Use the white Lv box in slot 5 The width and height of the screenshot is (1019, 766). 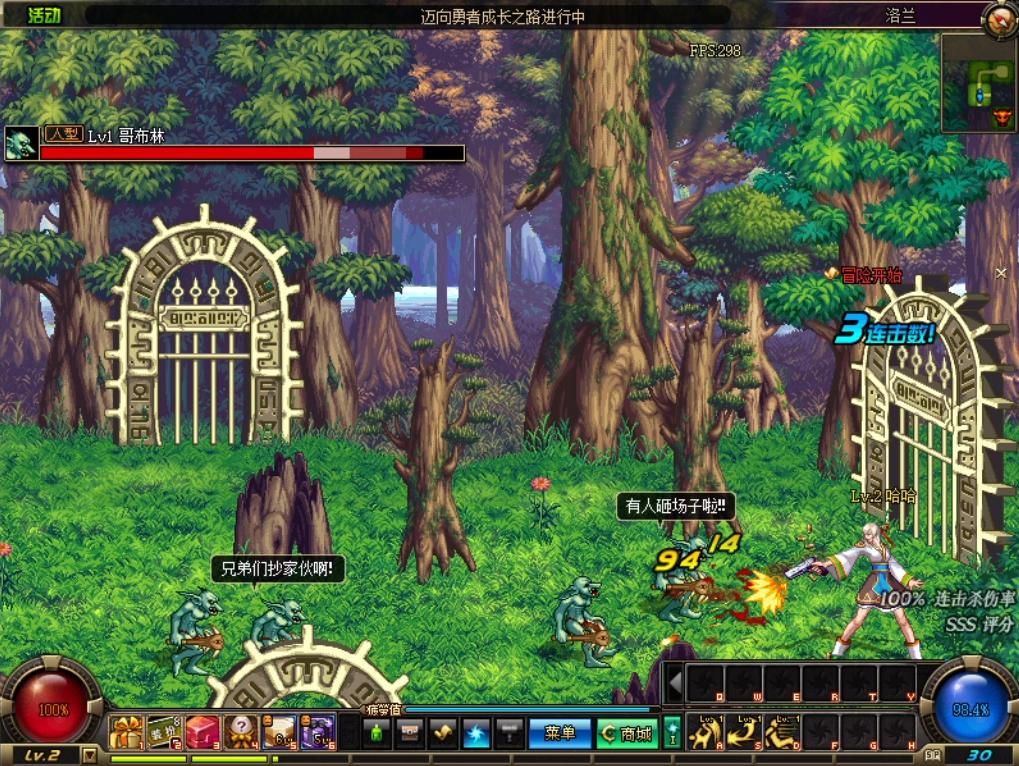[x=279, y=733]
